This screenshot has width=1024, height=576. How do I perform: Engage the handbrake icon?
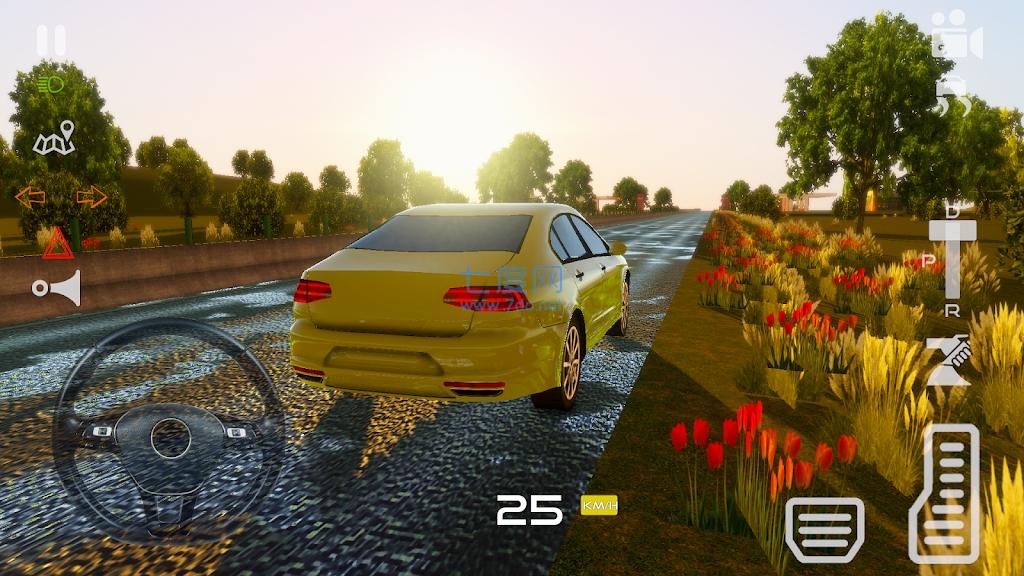(948, 361)
